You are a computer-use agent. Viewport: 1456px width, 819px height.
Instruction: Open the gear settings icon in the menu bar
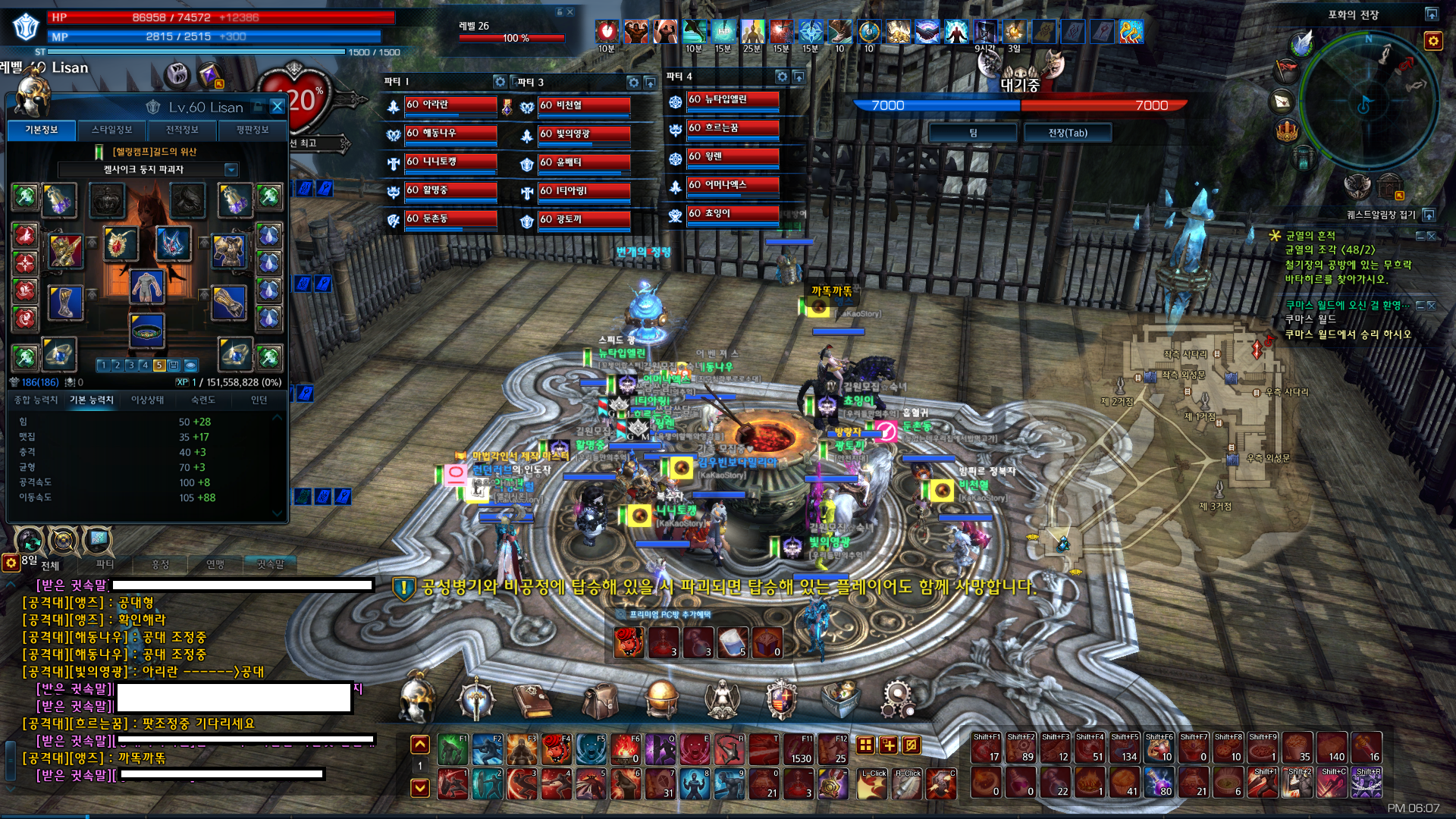click(898, 699)
